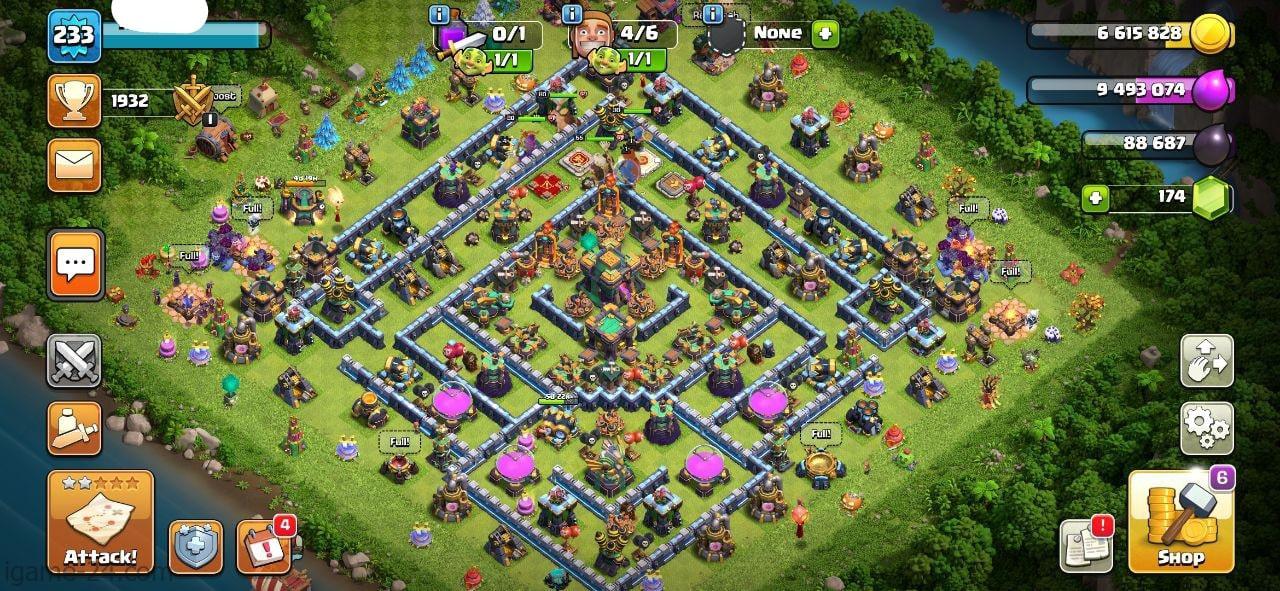Open the crossed swords clan war button
The image size is (1280, 591).
click(74, 361)
